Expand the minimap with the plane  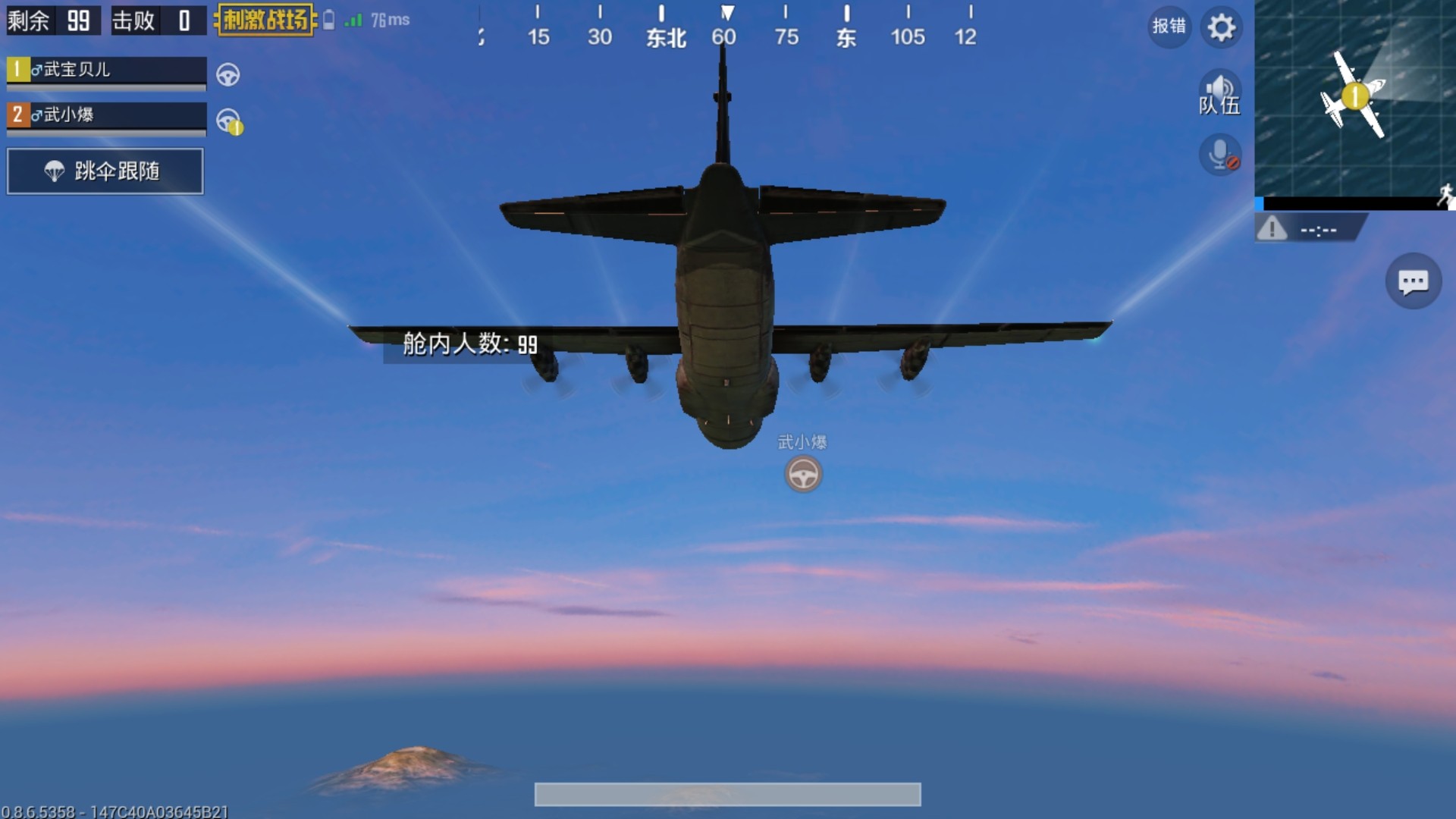(x=1354, y=99)
